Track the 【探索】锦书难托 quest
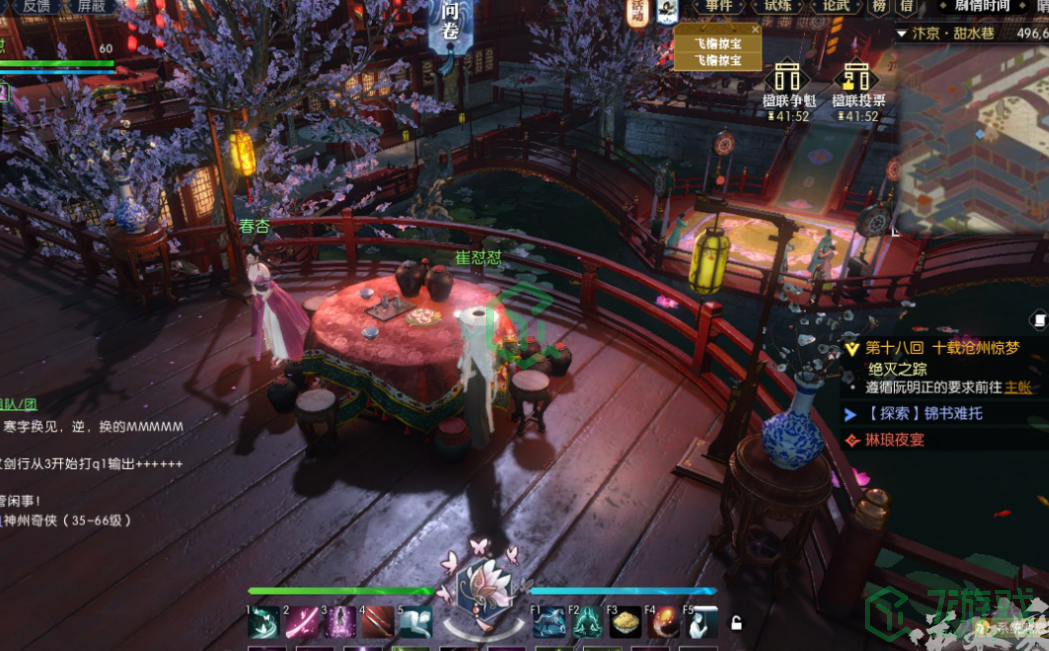 (925, 413)
